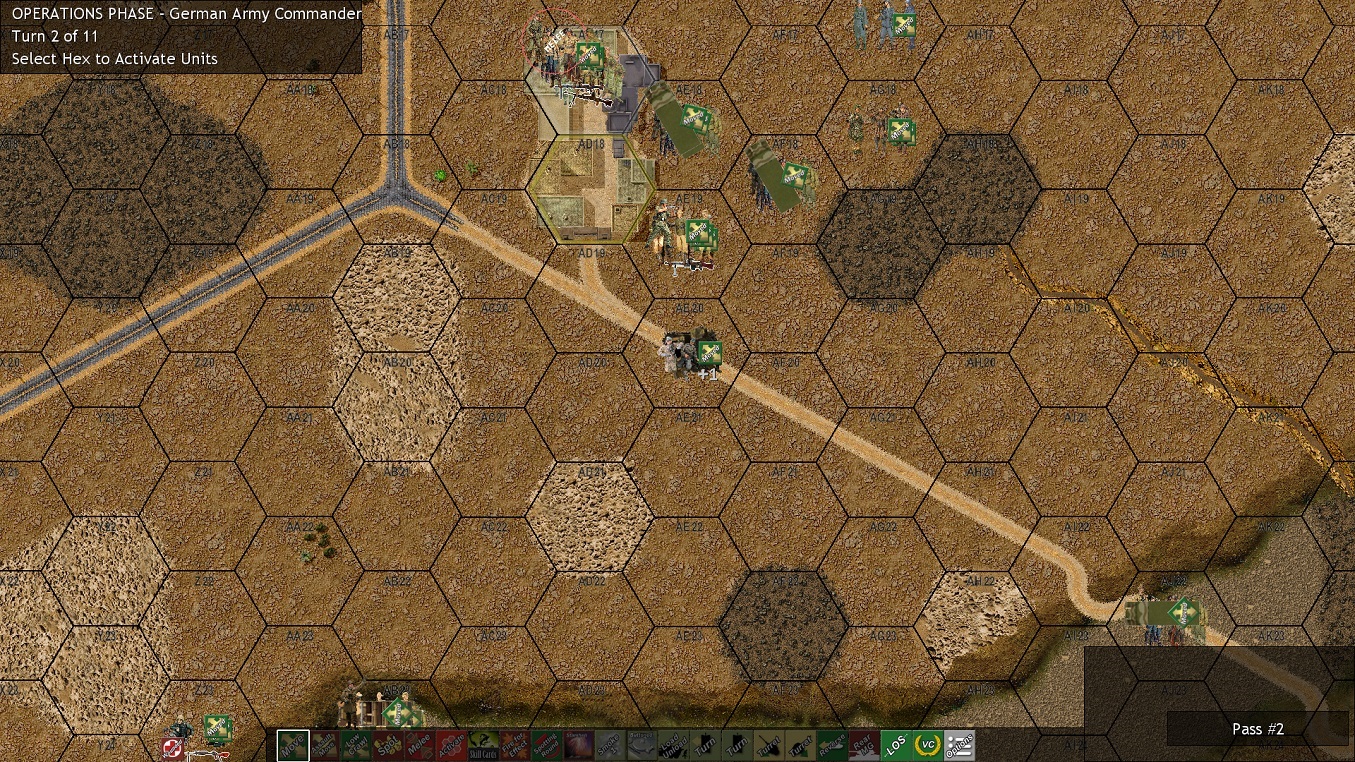Toggle the LOS overlay

coord(898,745)
